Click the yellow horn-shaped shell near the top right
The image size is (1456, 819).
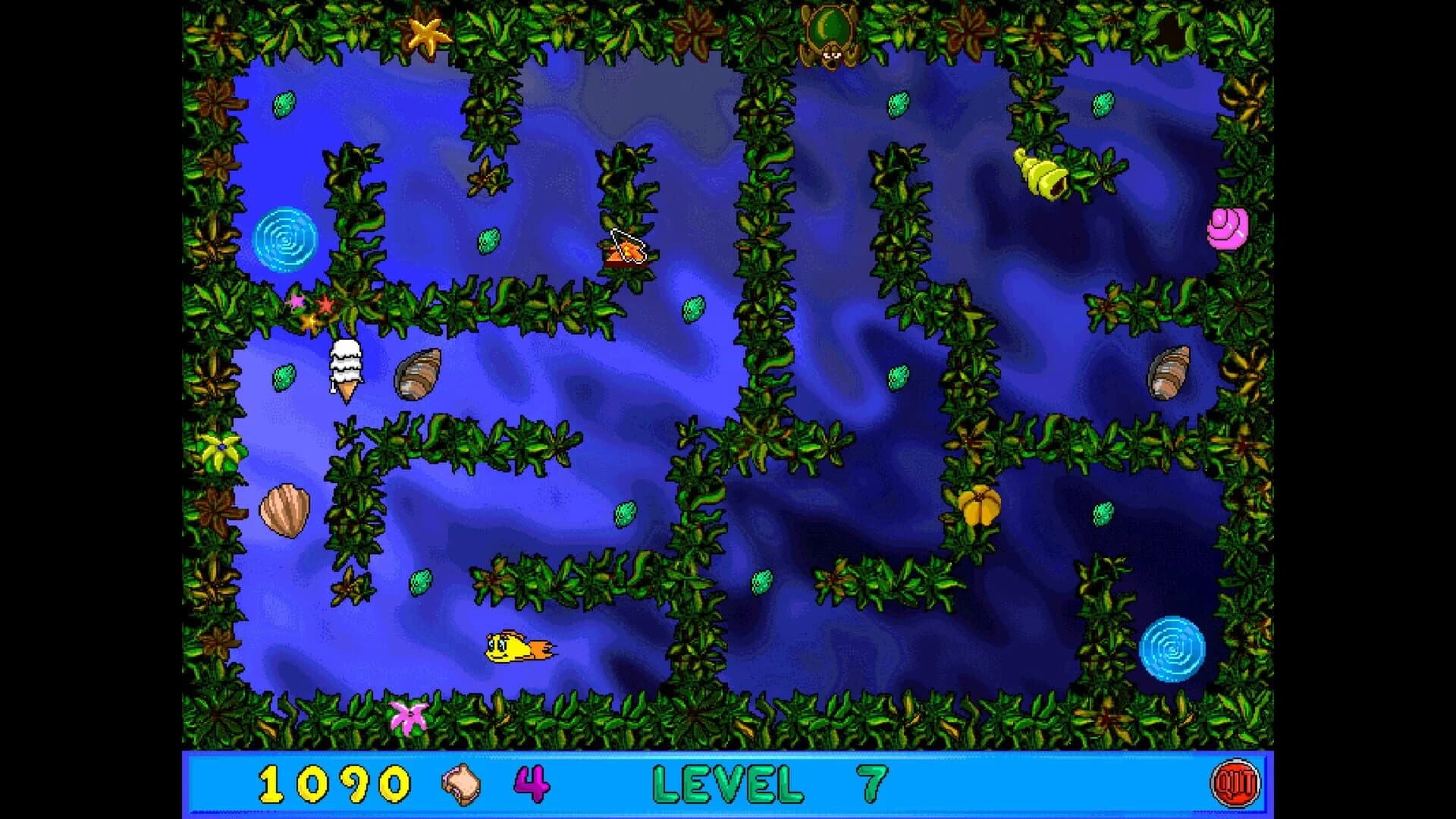click(x=1044, y=174)
